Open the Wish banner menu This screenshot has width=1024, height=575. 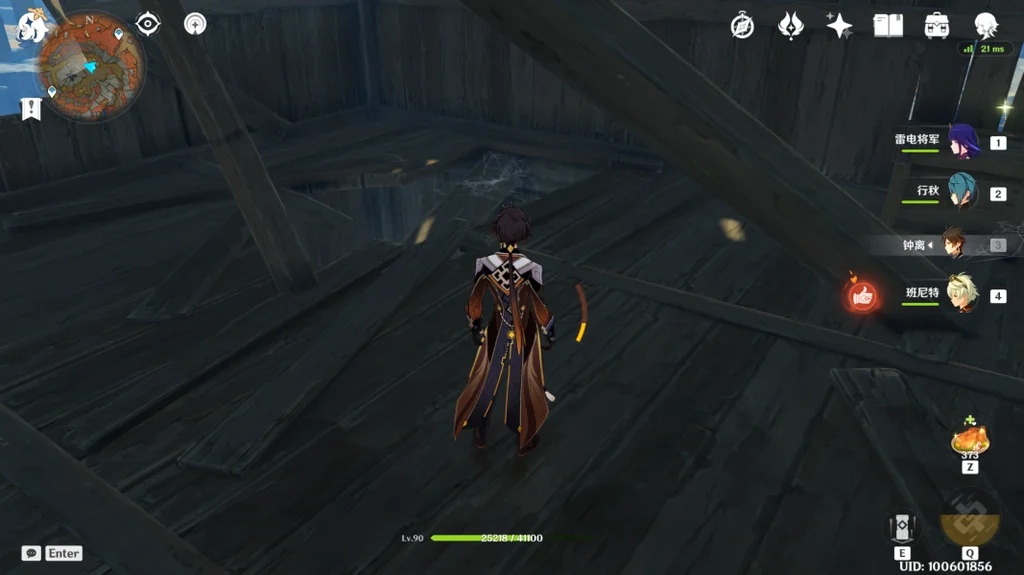coord(791,26)
